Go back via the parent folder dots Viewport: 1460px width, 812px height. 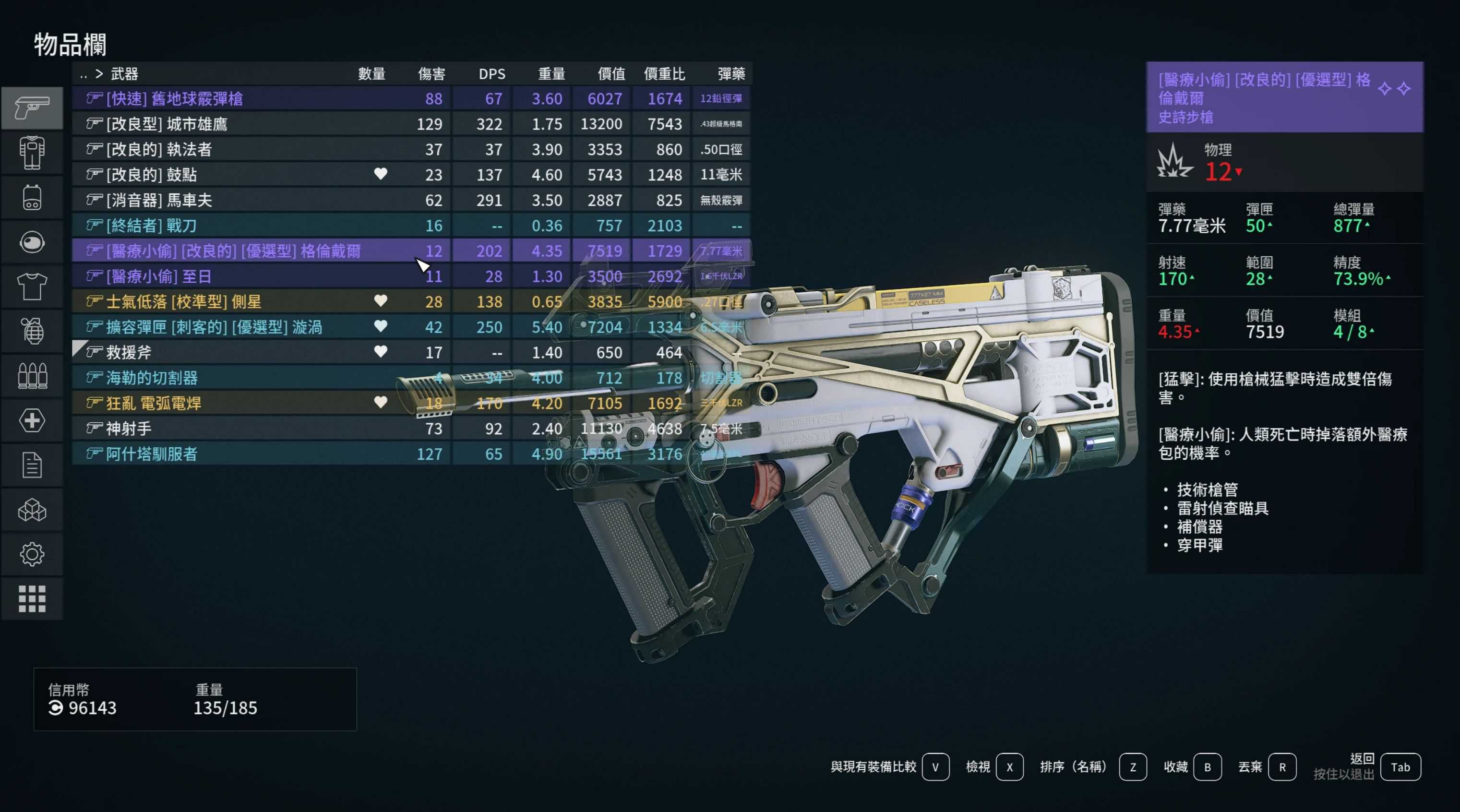click(84, 74)
